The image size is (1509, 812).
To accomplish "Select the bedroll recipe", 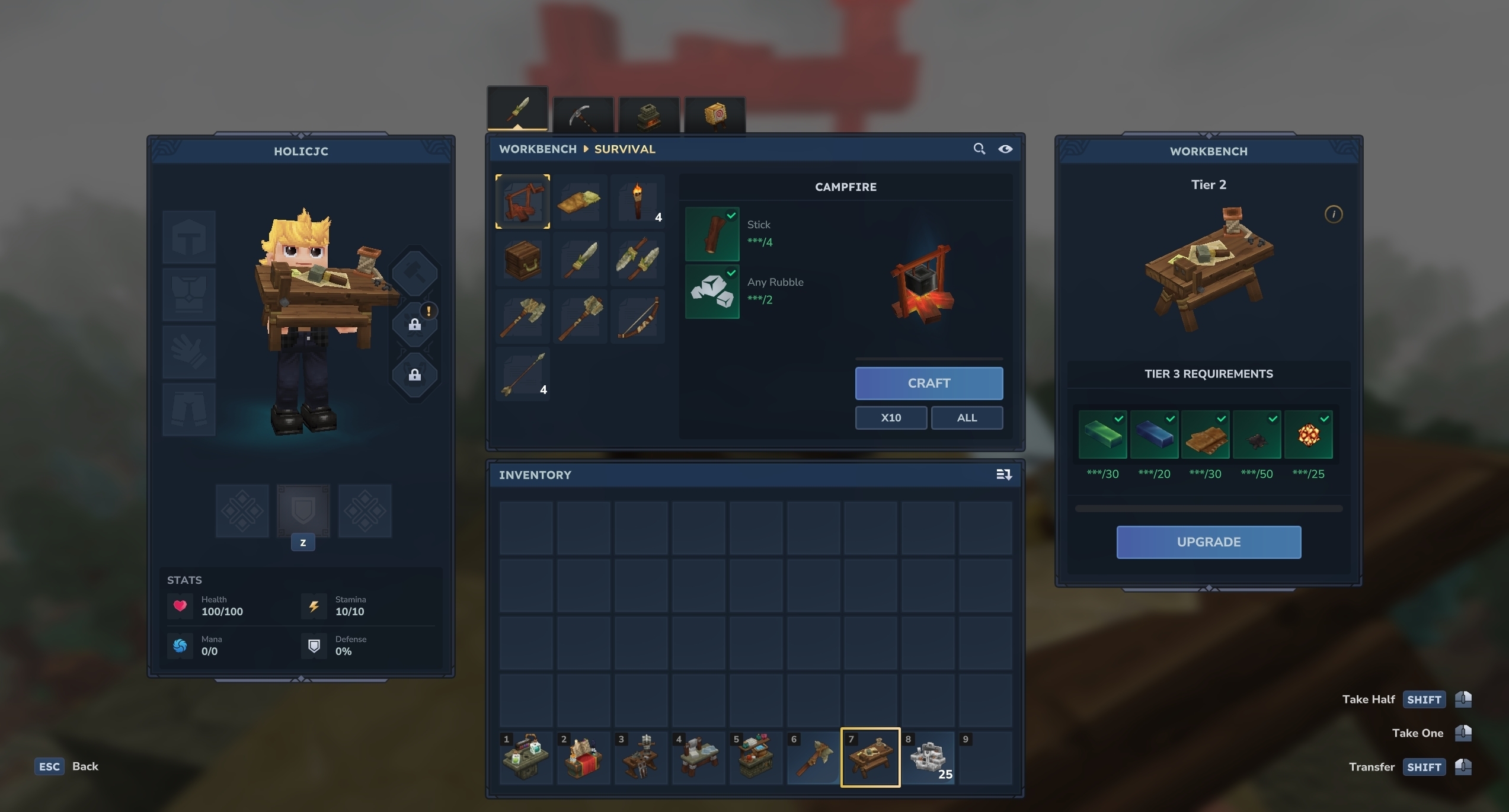I will click(580, 202).
